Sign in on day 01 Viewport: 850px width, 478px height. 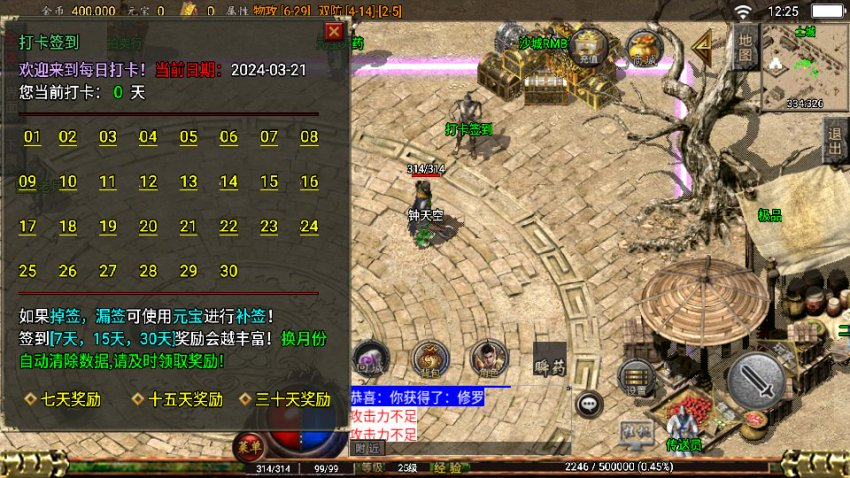32,138
